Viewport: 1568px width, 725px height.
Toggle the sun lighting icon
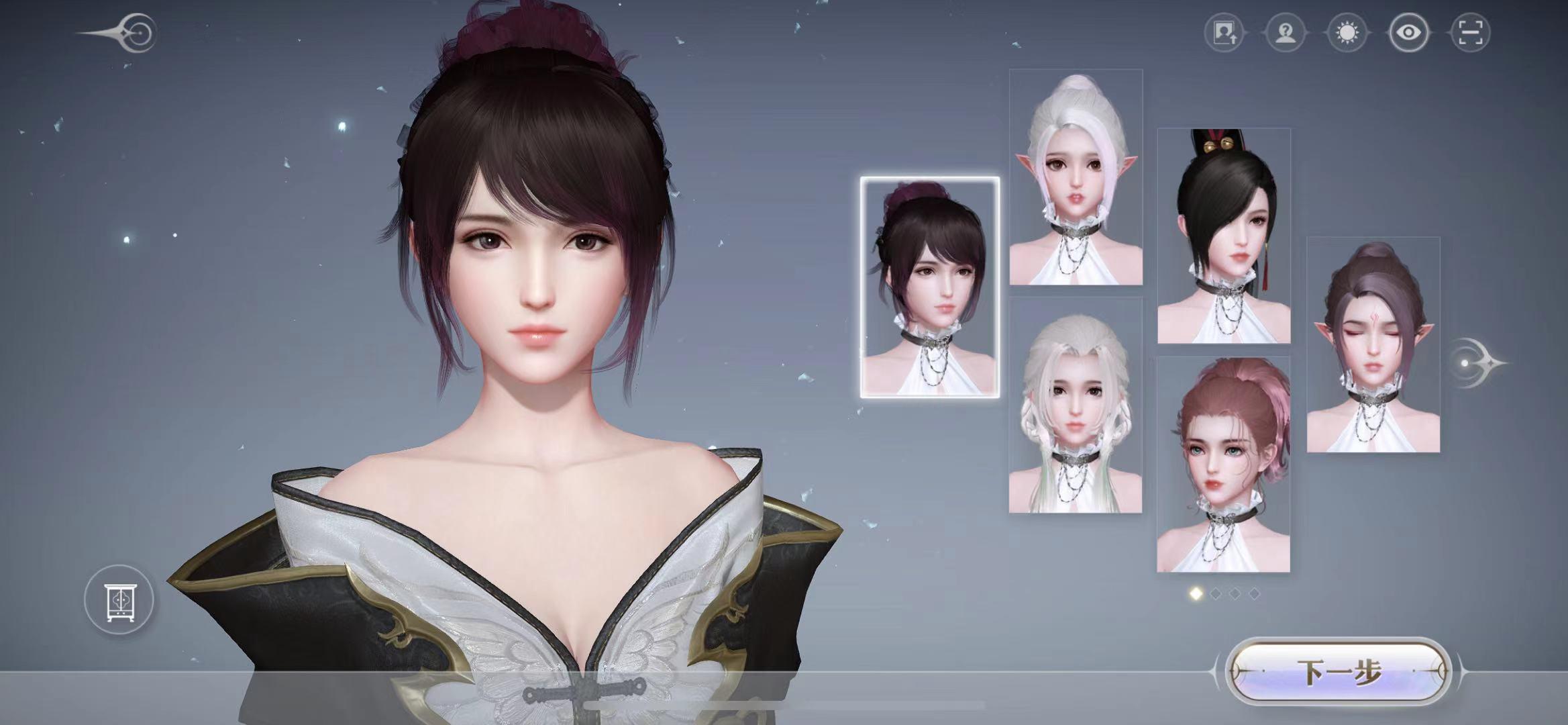click(x=1347, y=33)
